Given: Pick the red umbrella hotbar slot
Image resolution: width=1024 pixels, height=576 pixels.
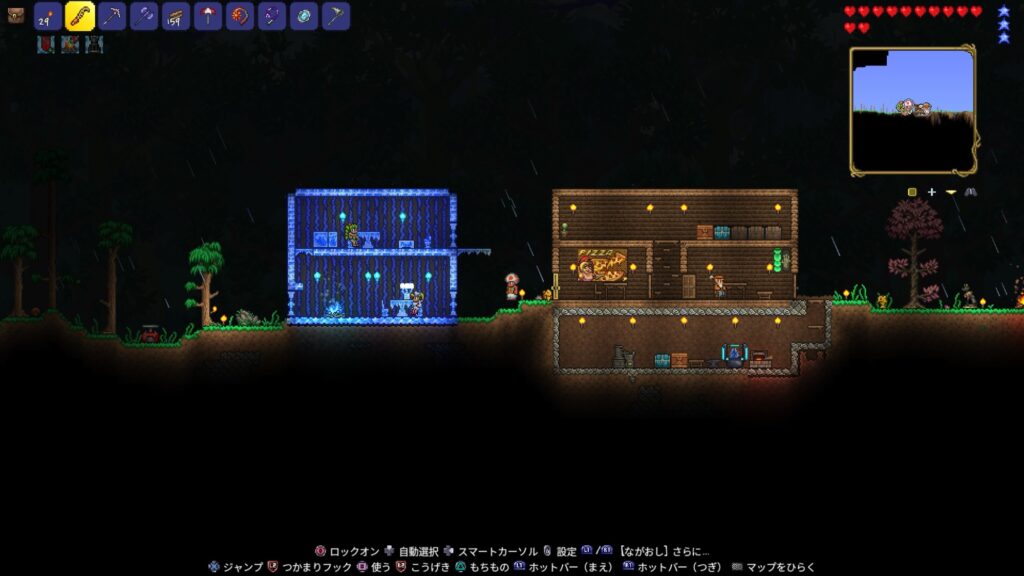Looking at the screenshot, I should (x=208, y=16).
